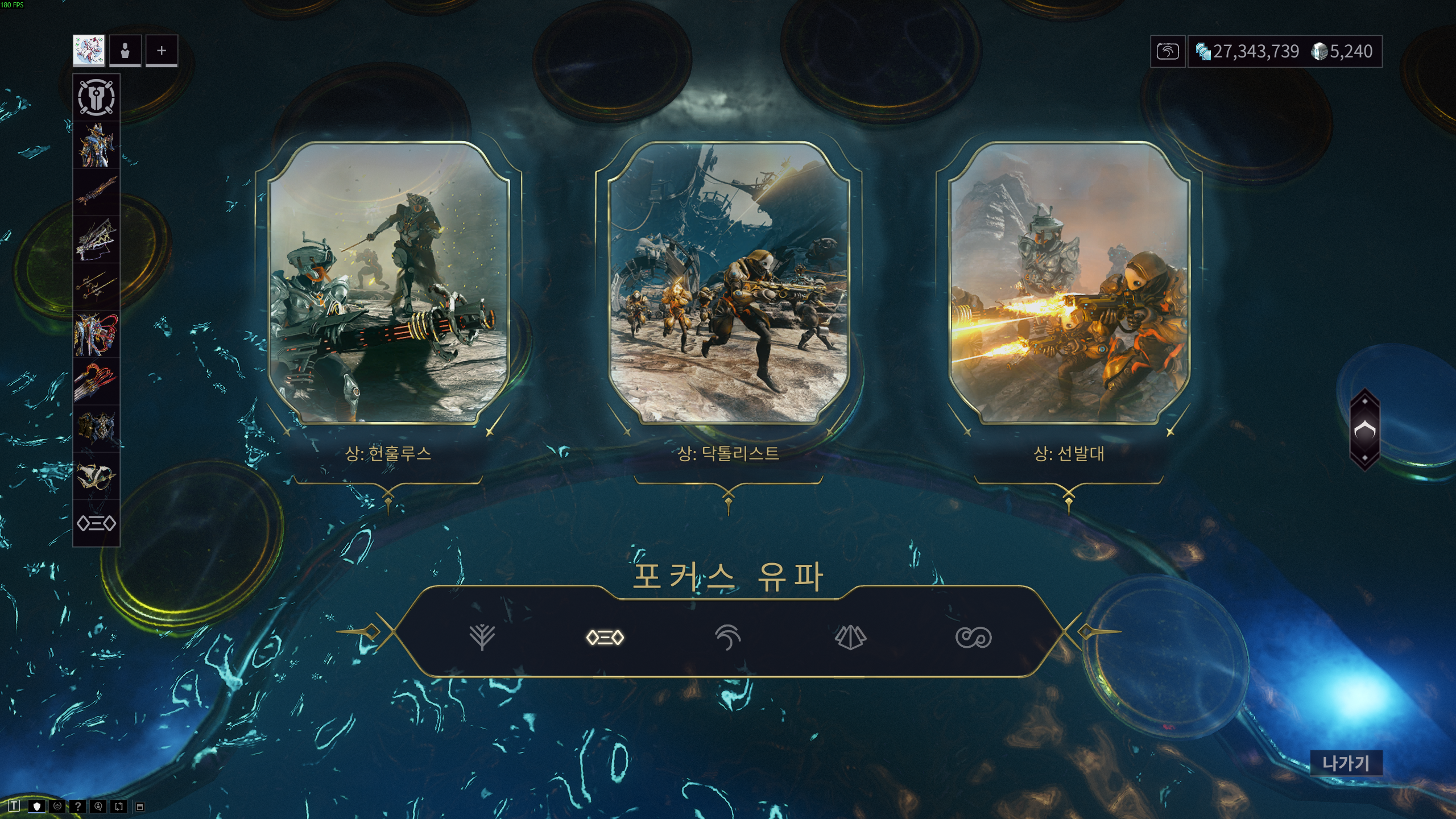Screen dimensions: 1456x819
Task: Select the Madurai focus school icon
Action: tap(482, 638)
